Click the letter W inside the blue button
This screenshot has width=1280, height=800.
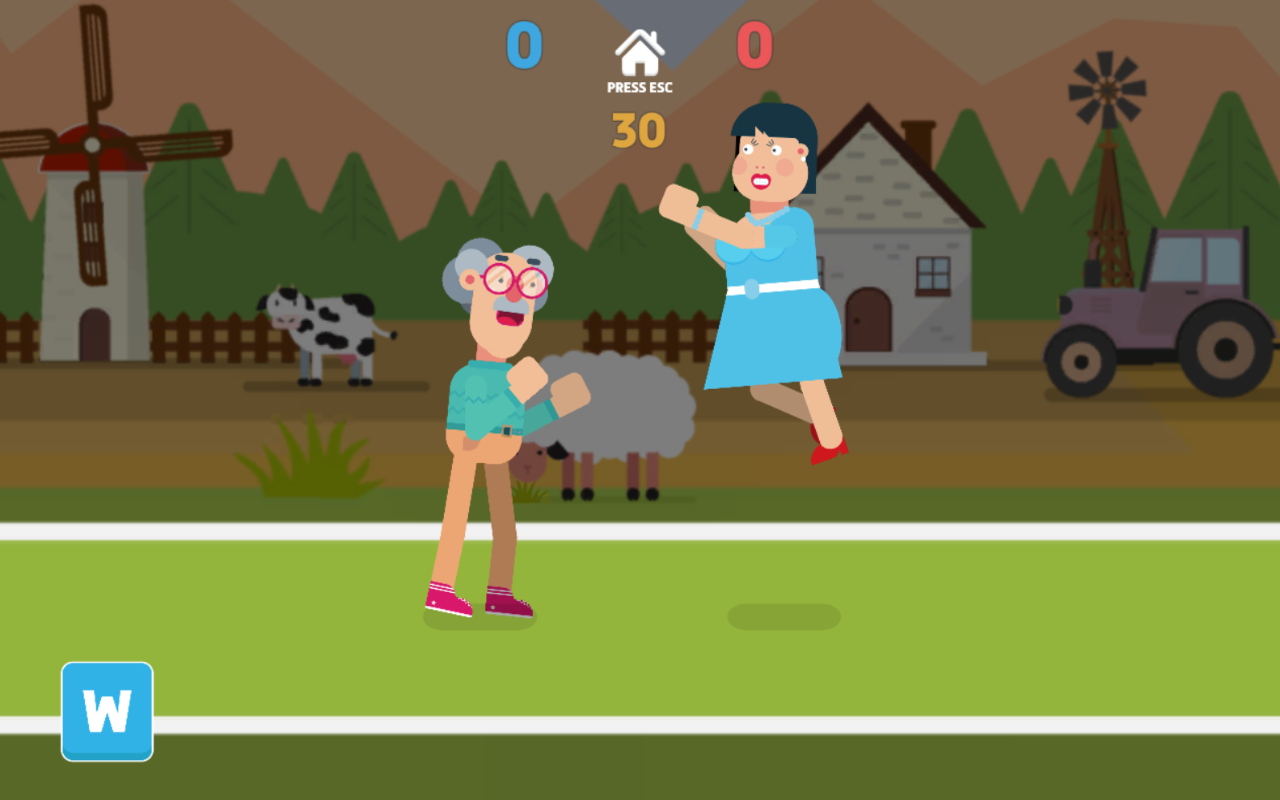tap(107, 712)
